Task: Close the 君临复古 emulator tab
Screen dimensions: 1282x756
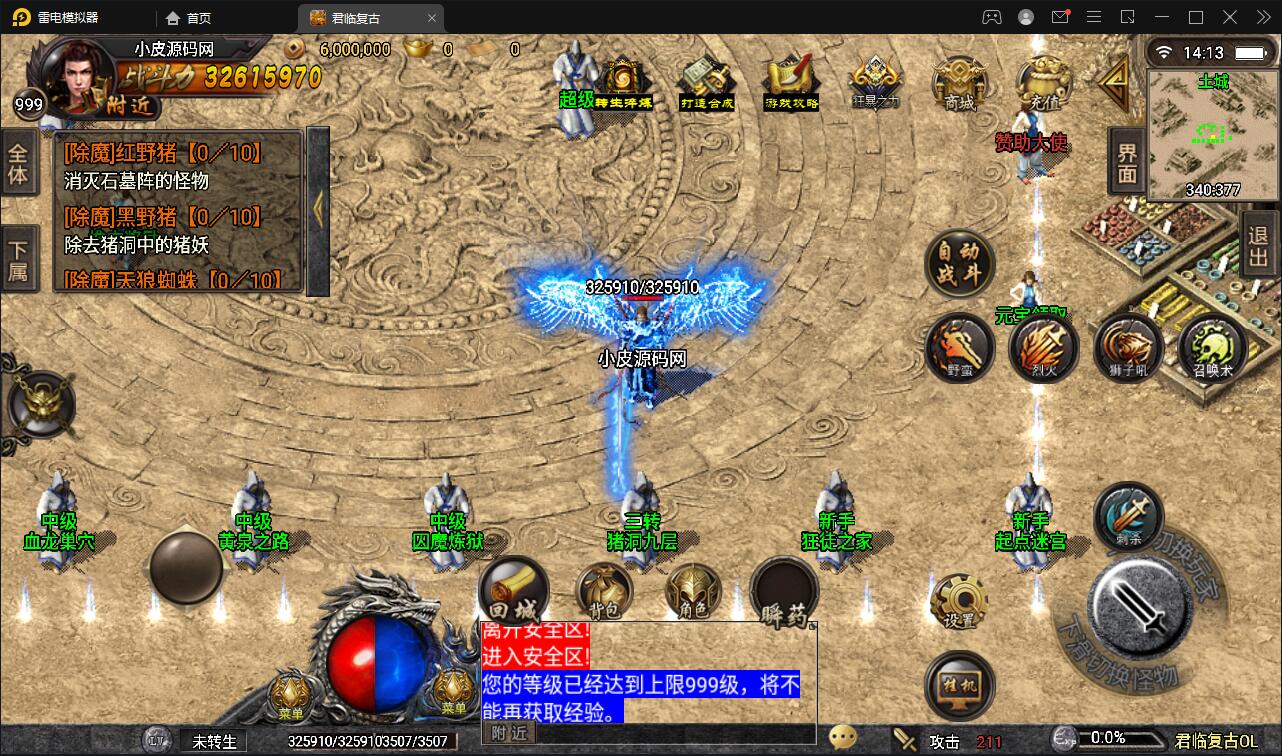Action: tap(432, 18)
